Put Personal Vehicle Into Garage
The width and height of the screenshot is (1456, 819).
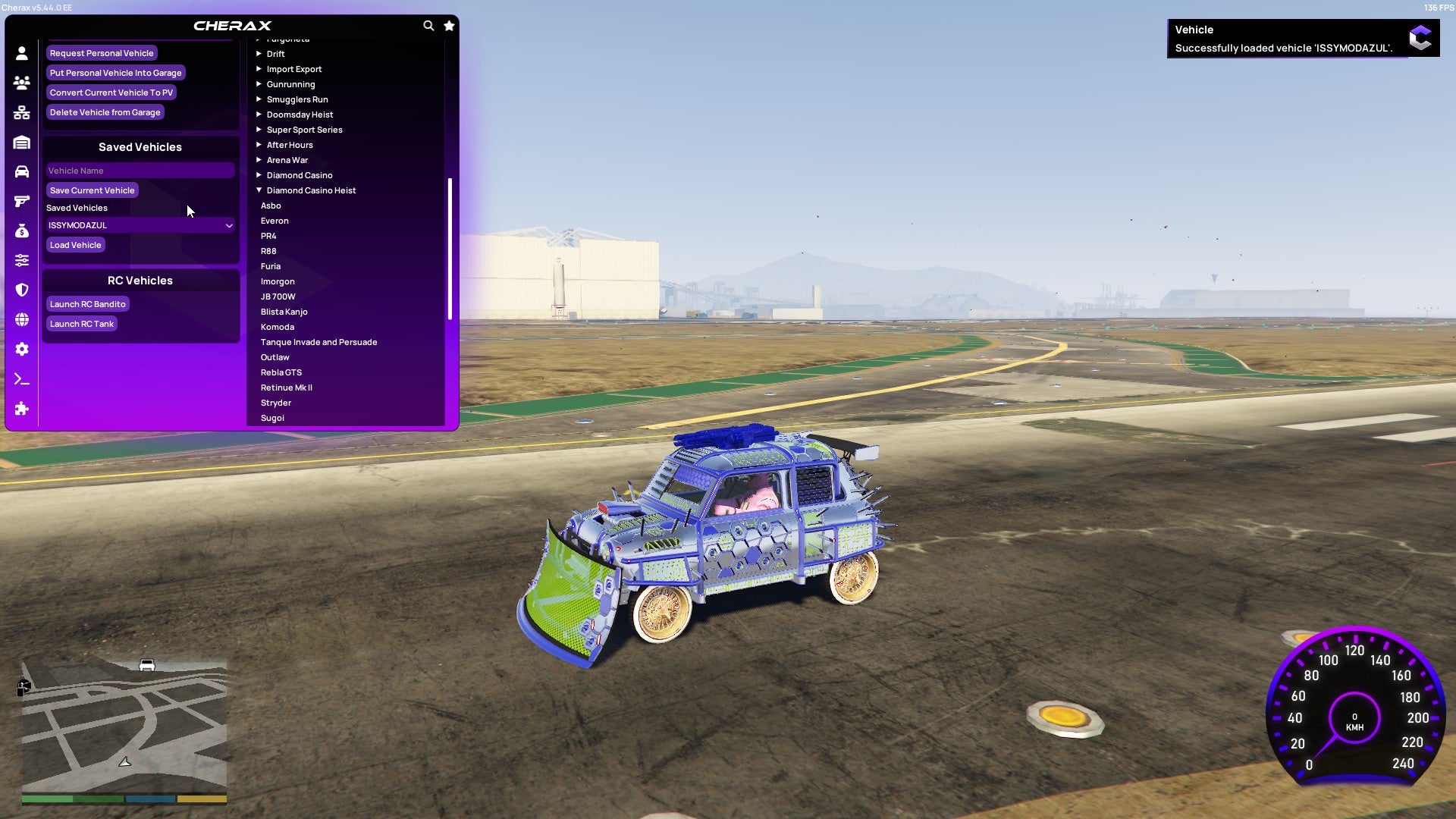(115, 73)
